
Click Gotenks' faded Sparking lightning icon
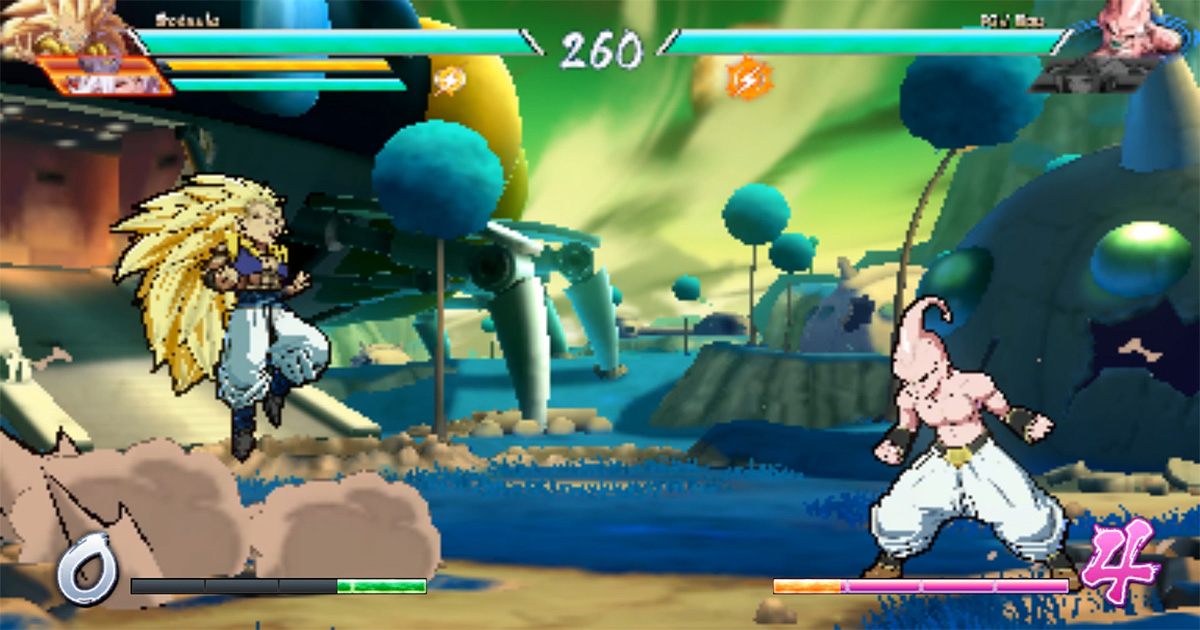point(449,79)
